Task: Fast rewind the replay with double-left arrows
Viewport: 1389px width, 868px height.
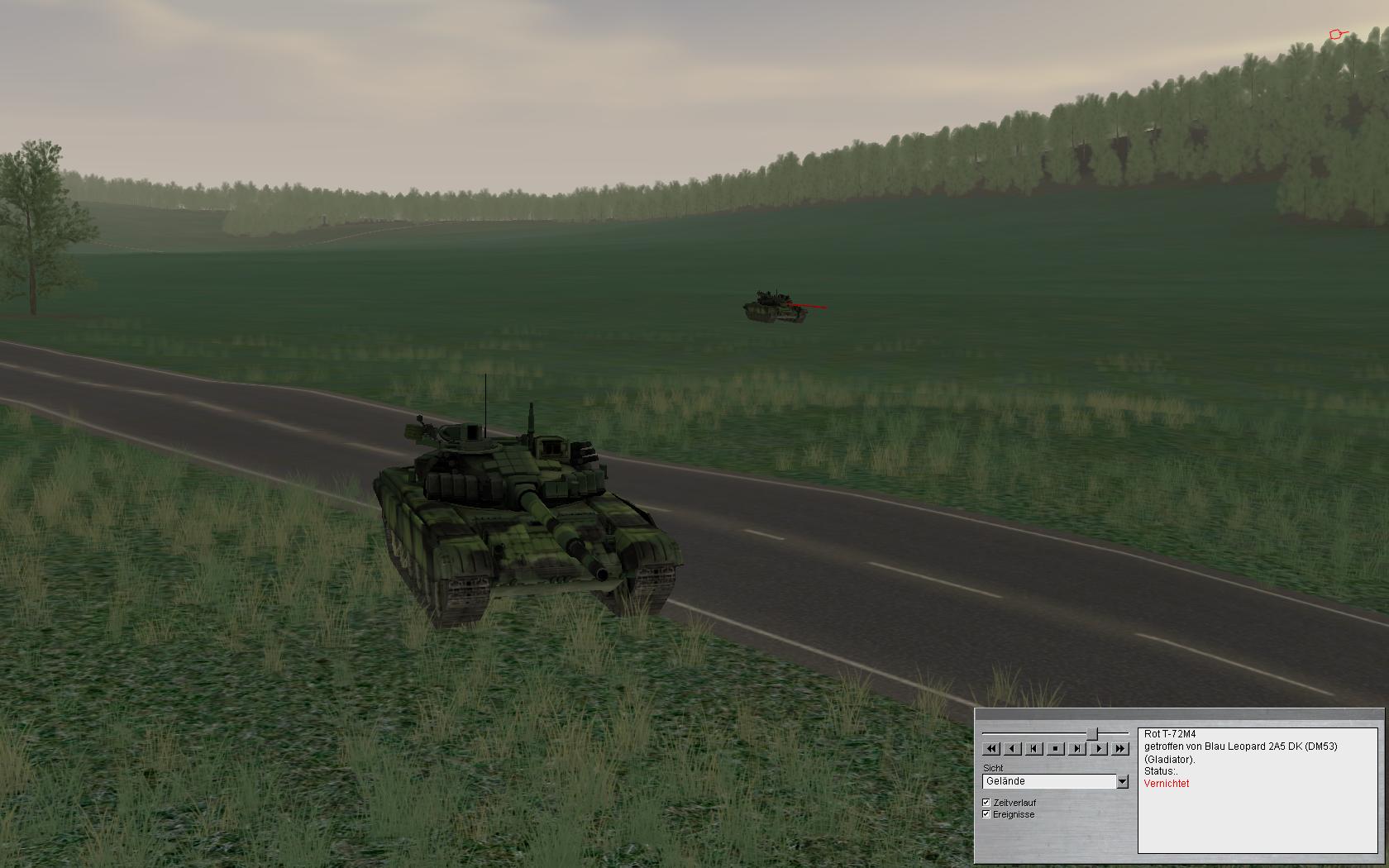Action: [991, 749]
